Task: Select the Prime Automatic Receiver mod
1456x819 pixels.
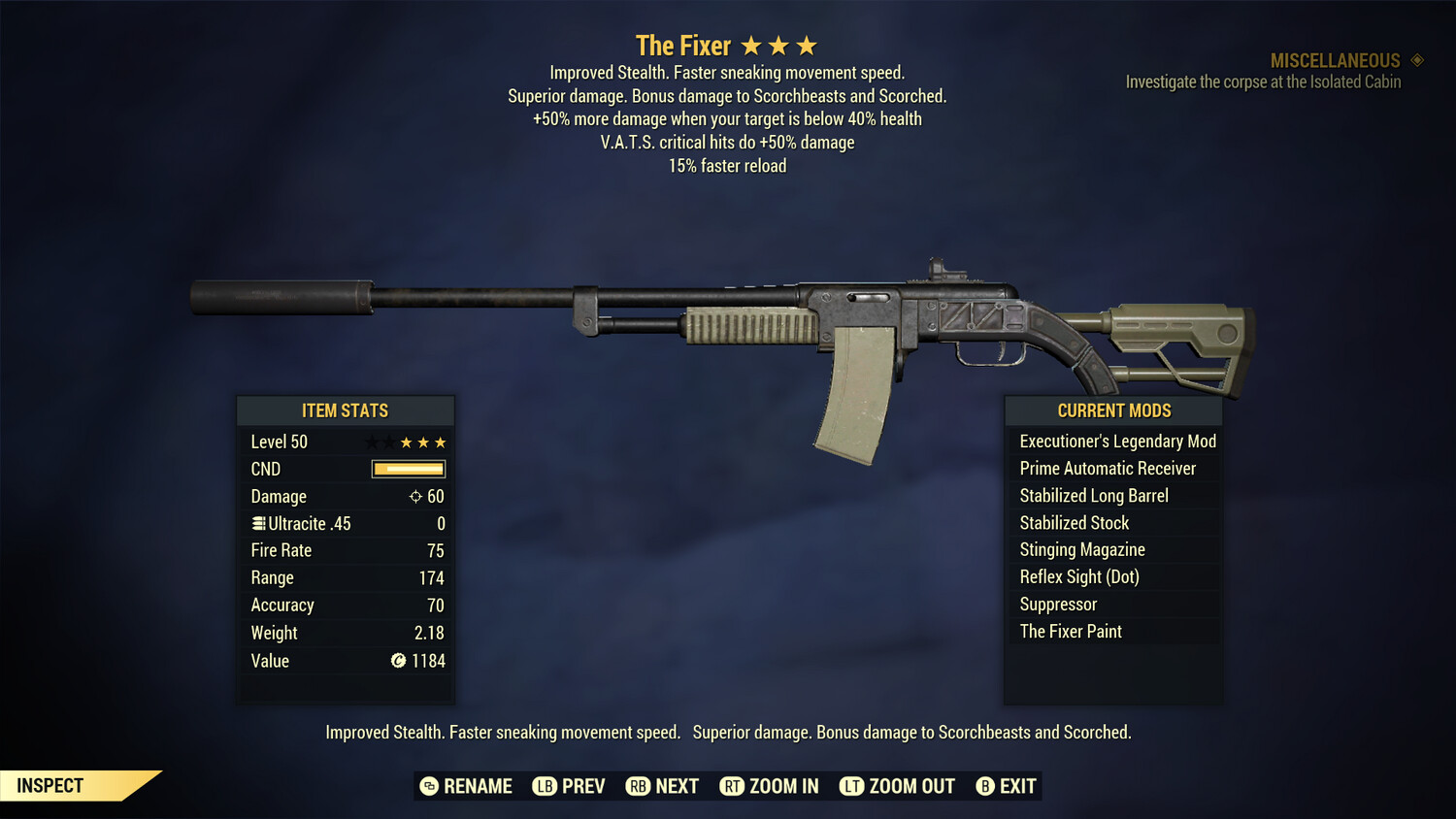Action: coord(1108,468)
